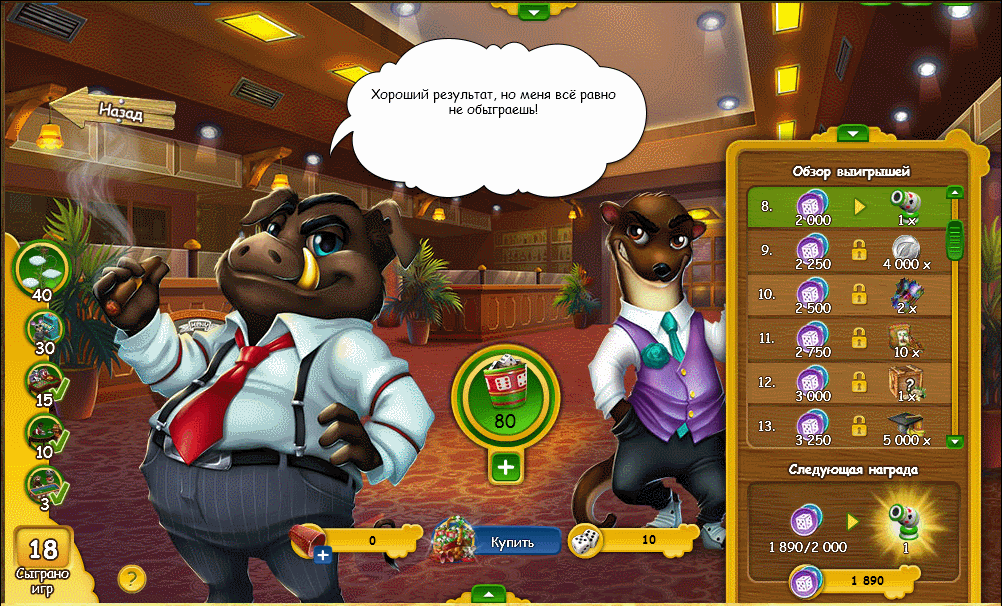Add cups with the blue plus icon
The width and height of the screenshot is (1002, 606).
coord(322,555)
